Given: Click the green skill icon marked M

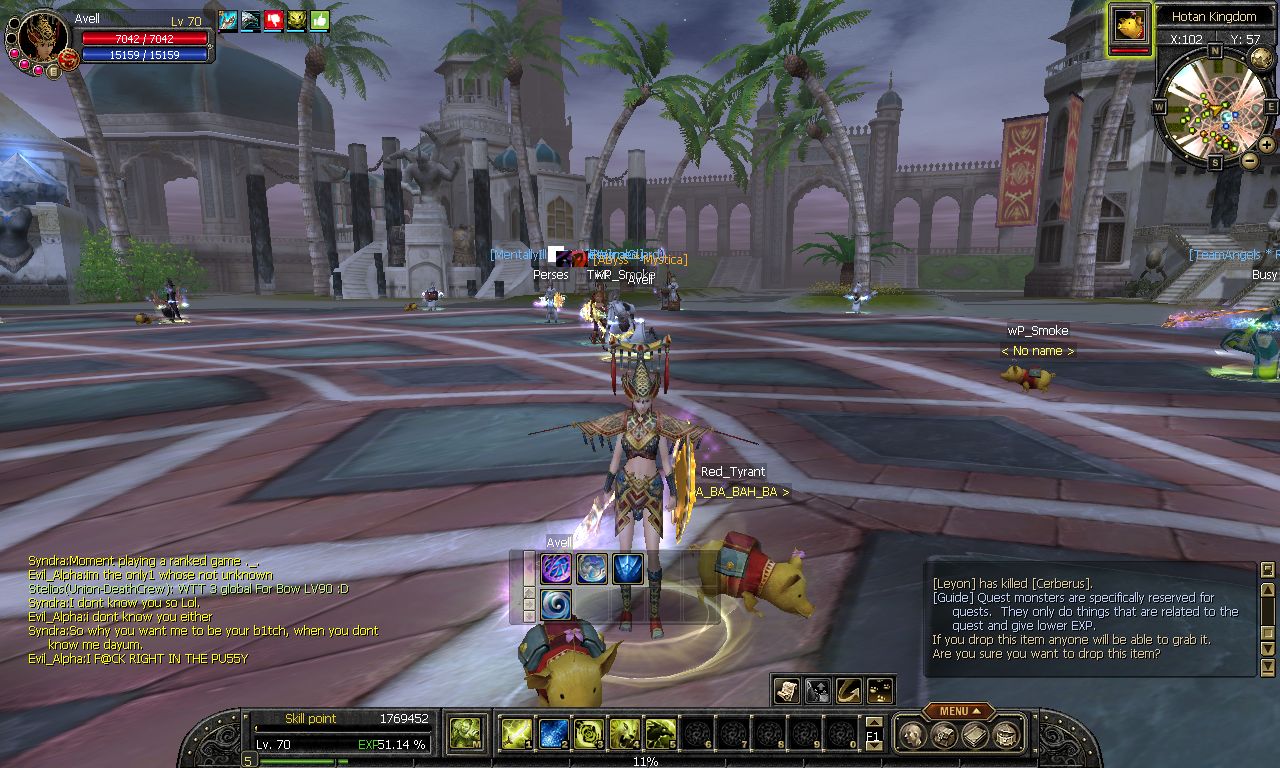Looking at the screenshot, I should pos(464,734).
